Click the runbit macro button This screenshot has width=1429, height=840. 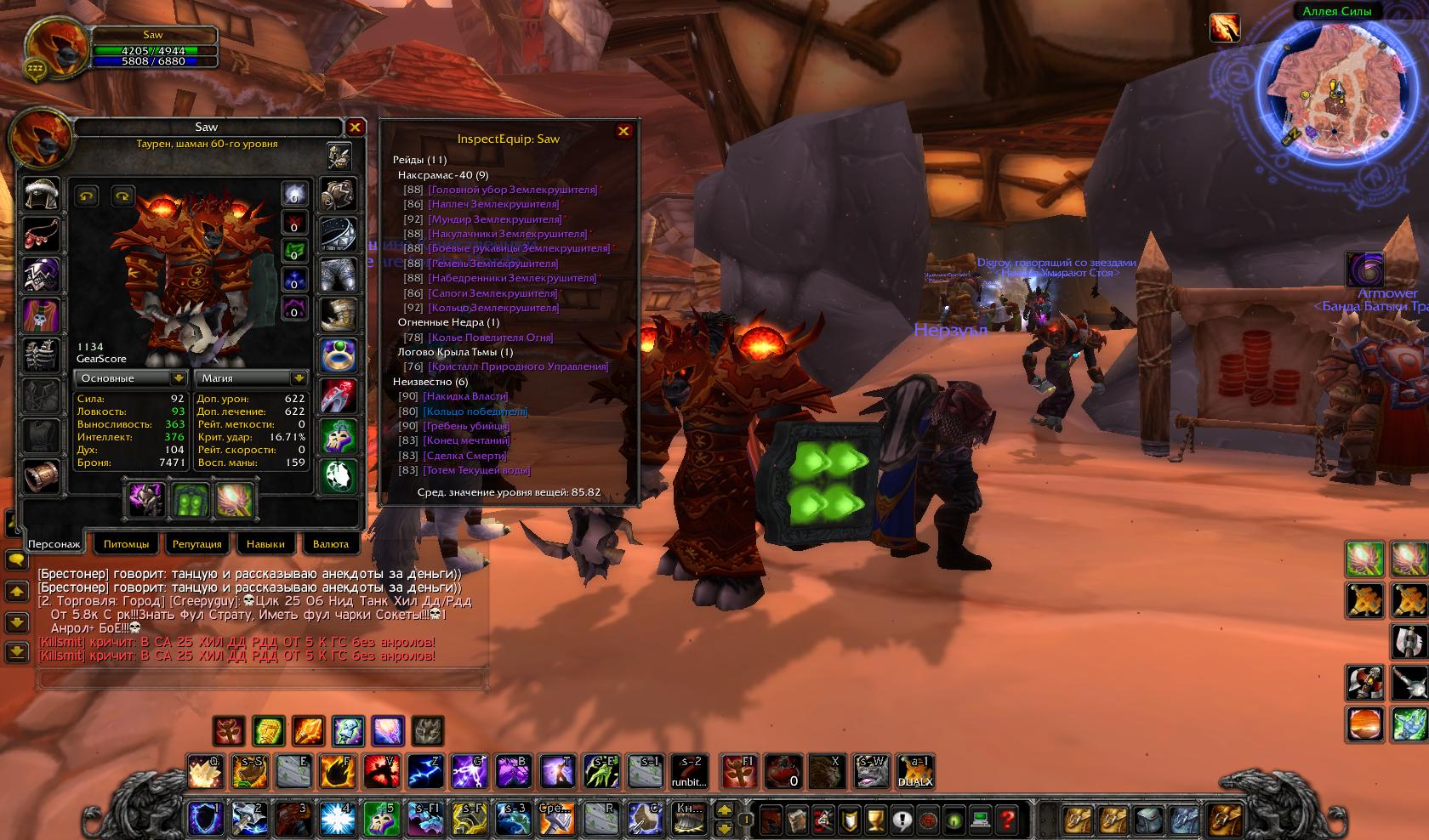click(x=689, y=772)
